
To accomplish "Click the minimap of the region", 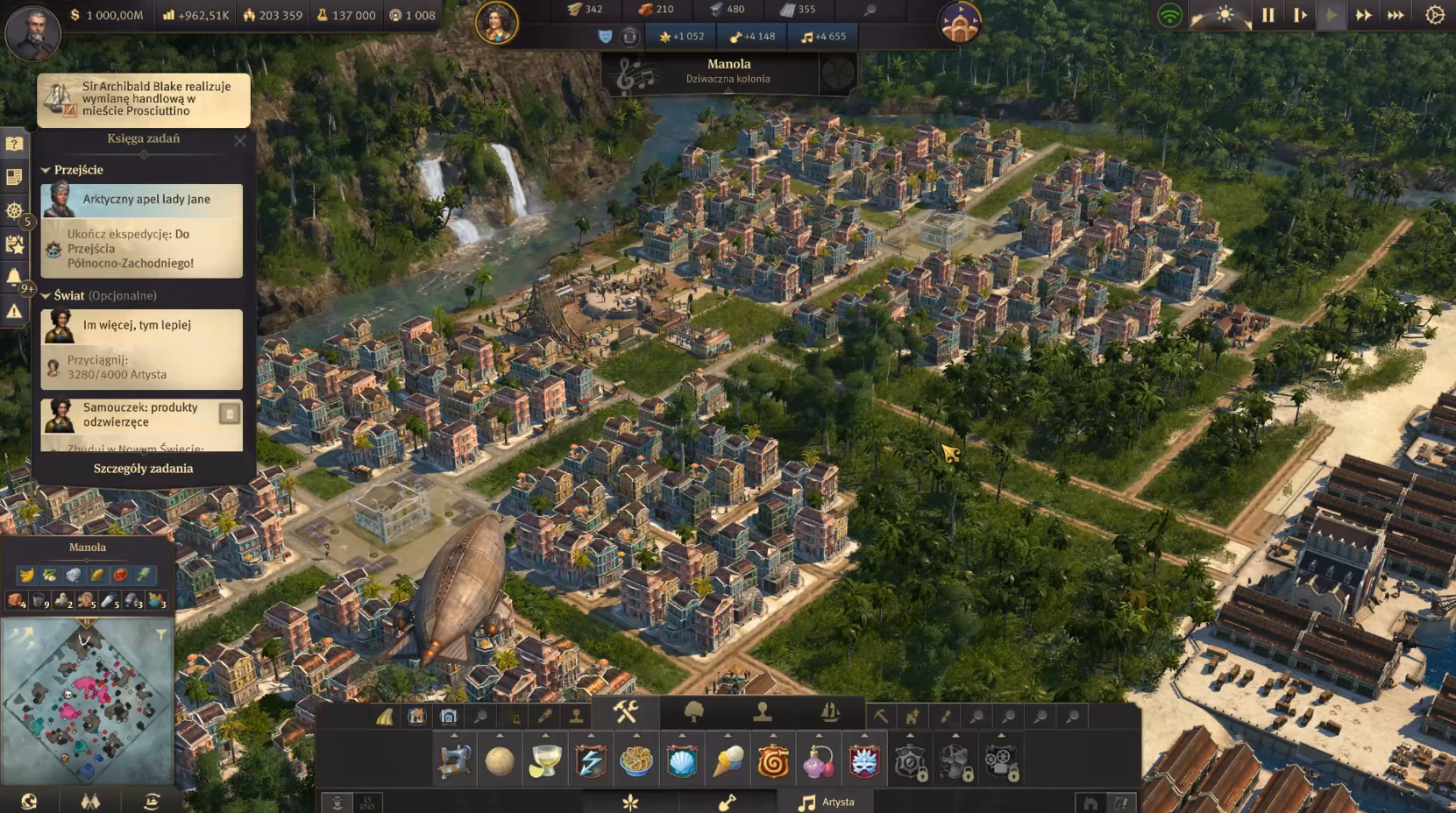I will point(86,703).
